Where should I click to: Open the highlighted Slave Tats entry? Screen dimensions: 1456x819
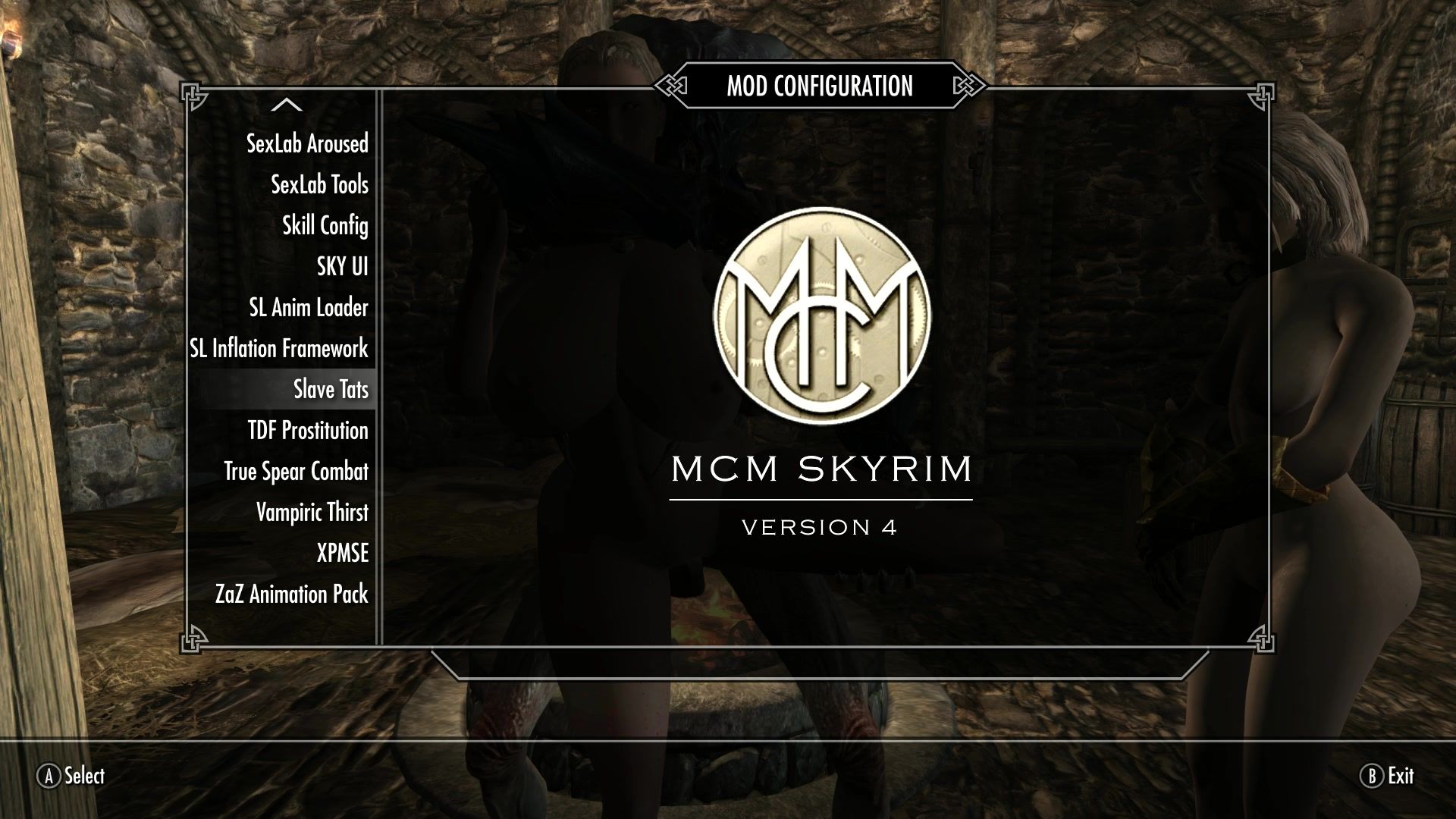coord(331,389)
